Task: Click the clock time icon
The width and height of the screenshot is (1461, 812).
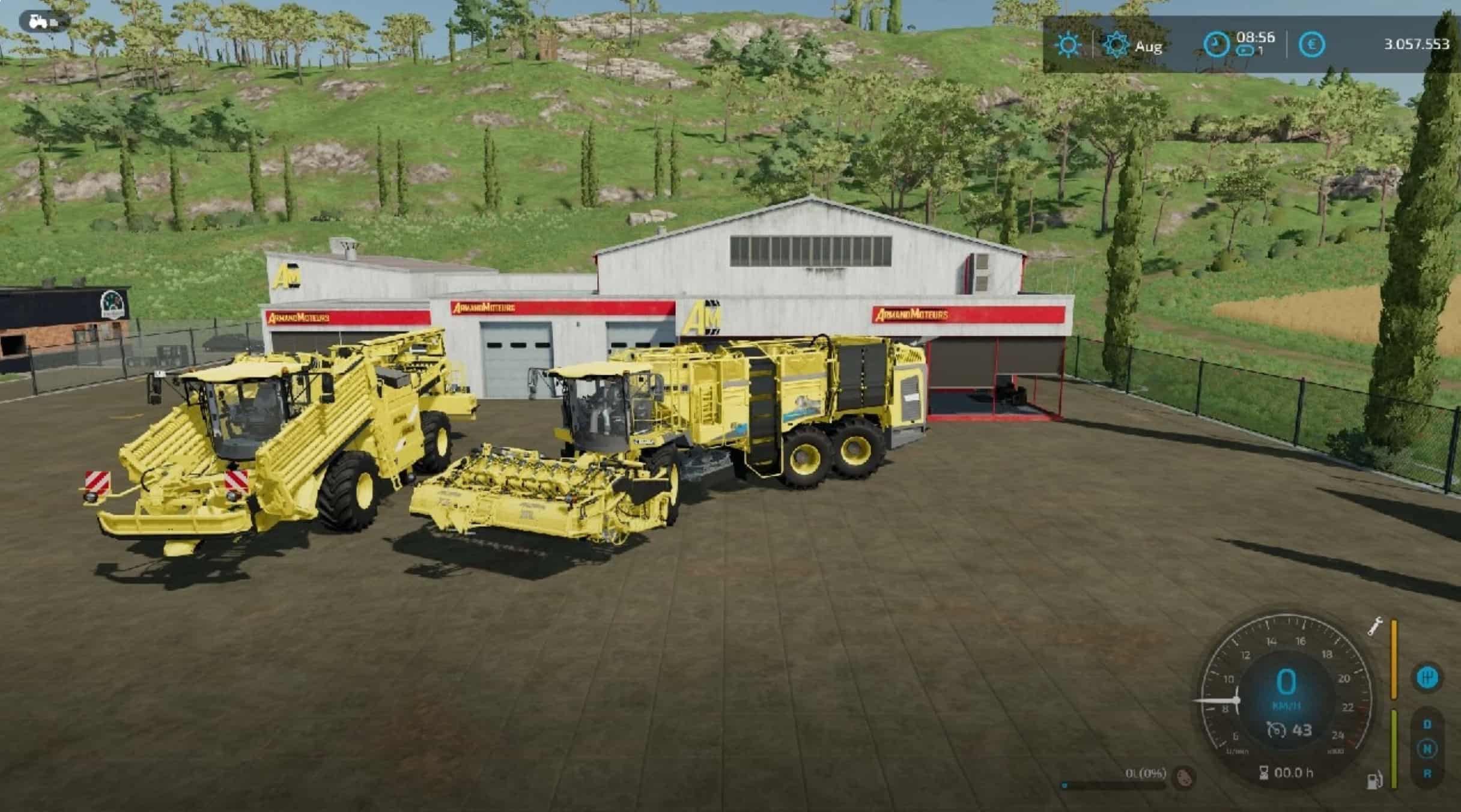Action: [1216, 45]
